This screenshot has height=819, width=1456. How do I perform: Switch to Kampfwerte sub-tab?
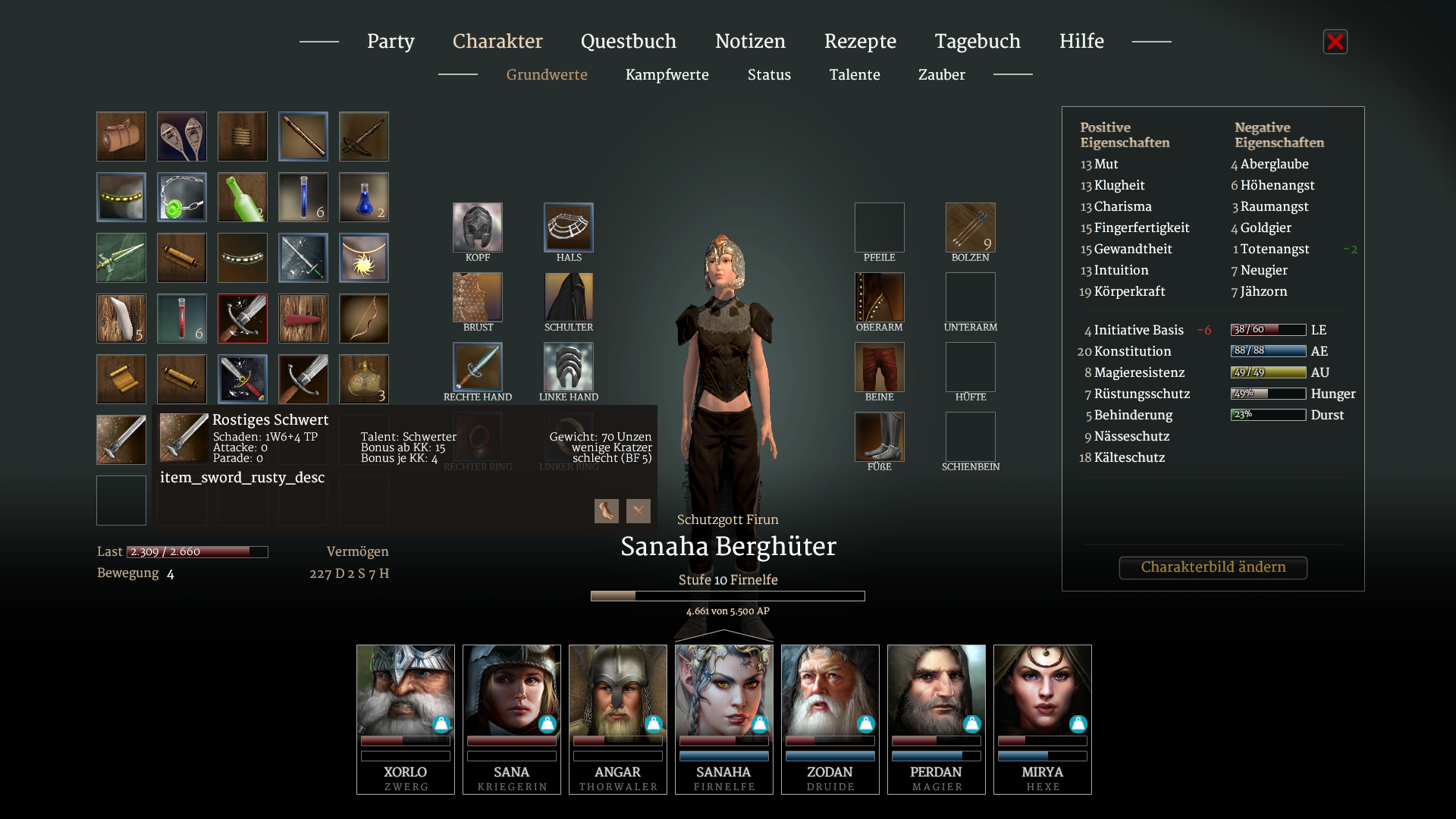667,75
